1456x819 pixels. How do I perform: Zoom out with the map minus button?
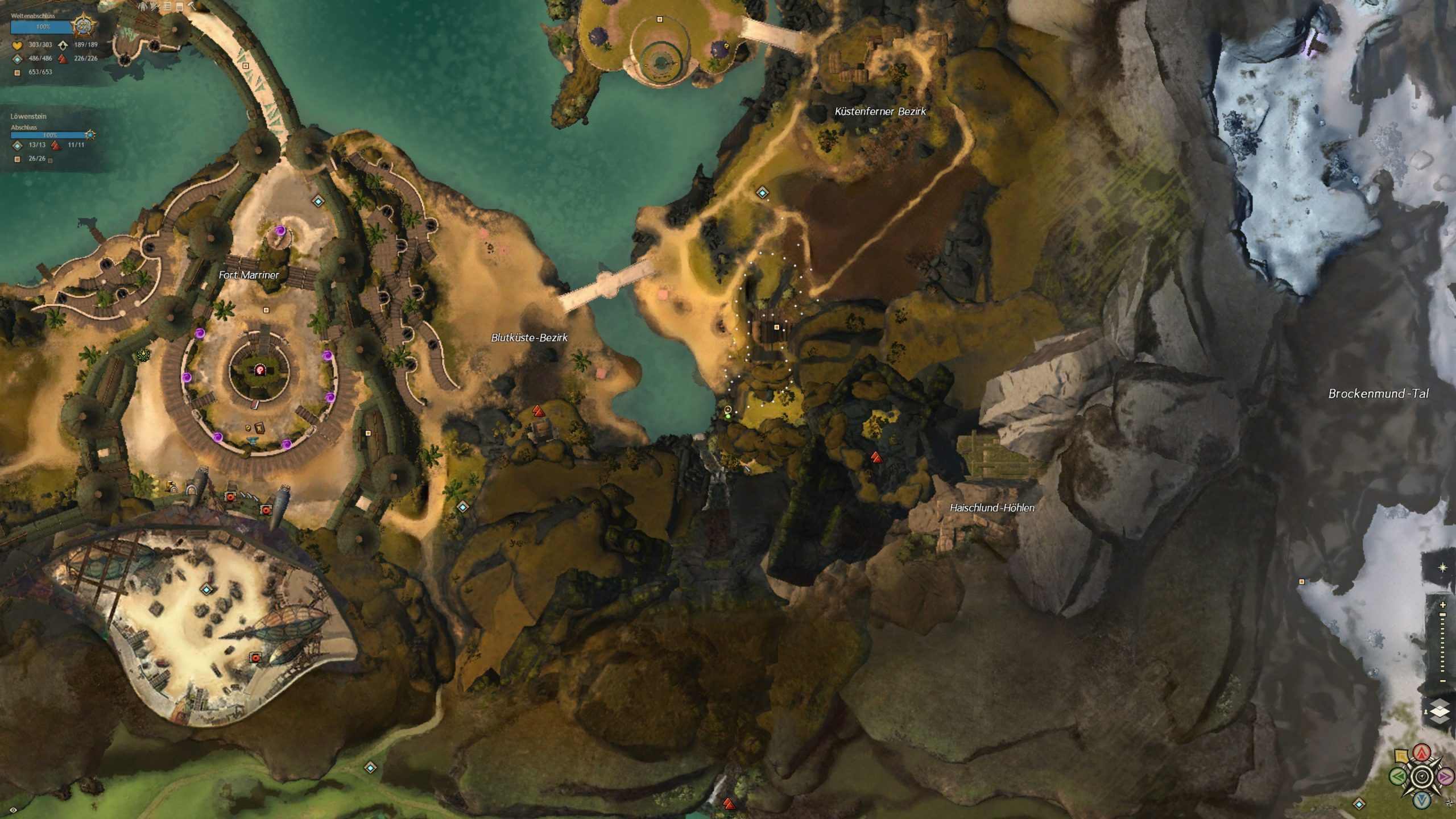click(1442, 681)
